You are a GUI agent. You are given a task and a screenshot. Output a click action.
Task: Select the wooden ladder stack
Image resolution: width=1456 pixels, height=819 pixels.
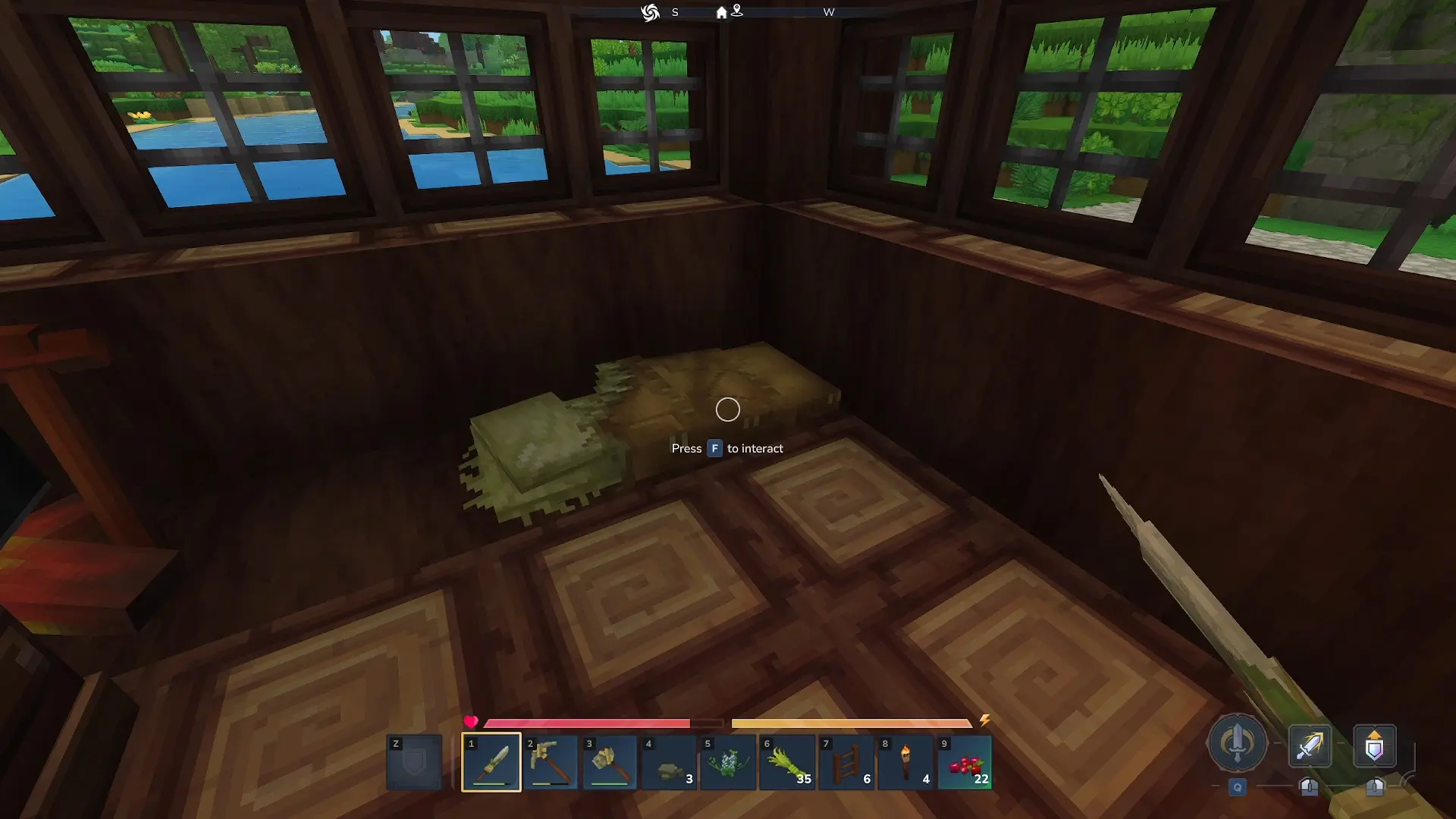point(846,761)
